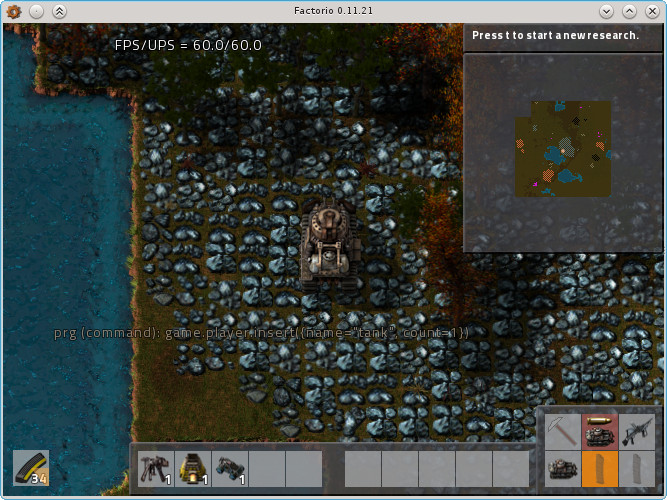Open the window menu gear icon

click(x=13, y=11)
